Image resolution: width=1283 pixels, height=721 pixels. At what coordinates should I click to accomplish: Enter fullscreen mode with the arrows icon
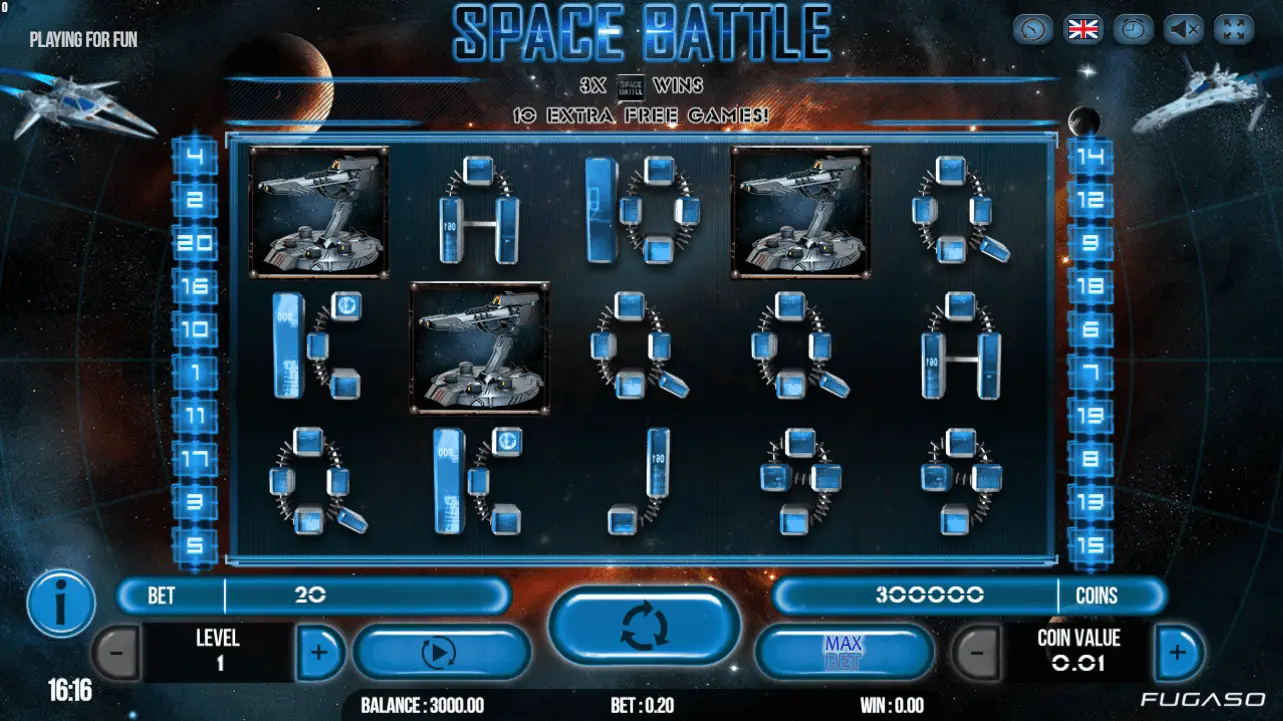point(1234,29)
